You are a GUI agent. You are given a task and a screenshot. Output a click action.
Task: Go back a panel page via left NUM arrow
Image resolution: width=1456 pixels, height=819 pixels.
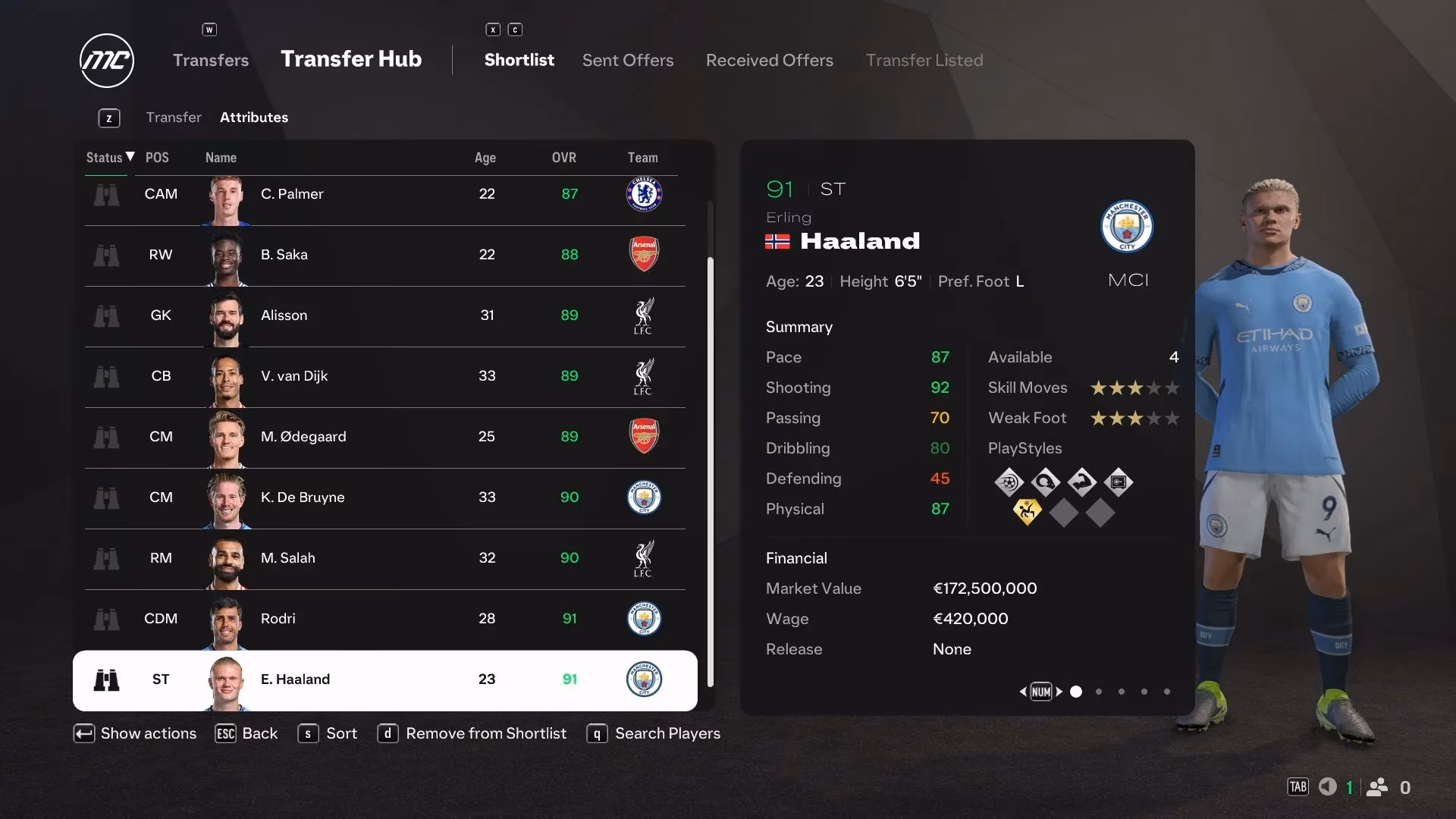1024,692
